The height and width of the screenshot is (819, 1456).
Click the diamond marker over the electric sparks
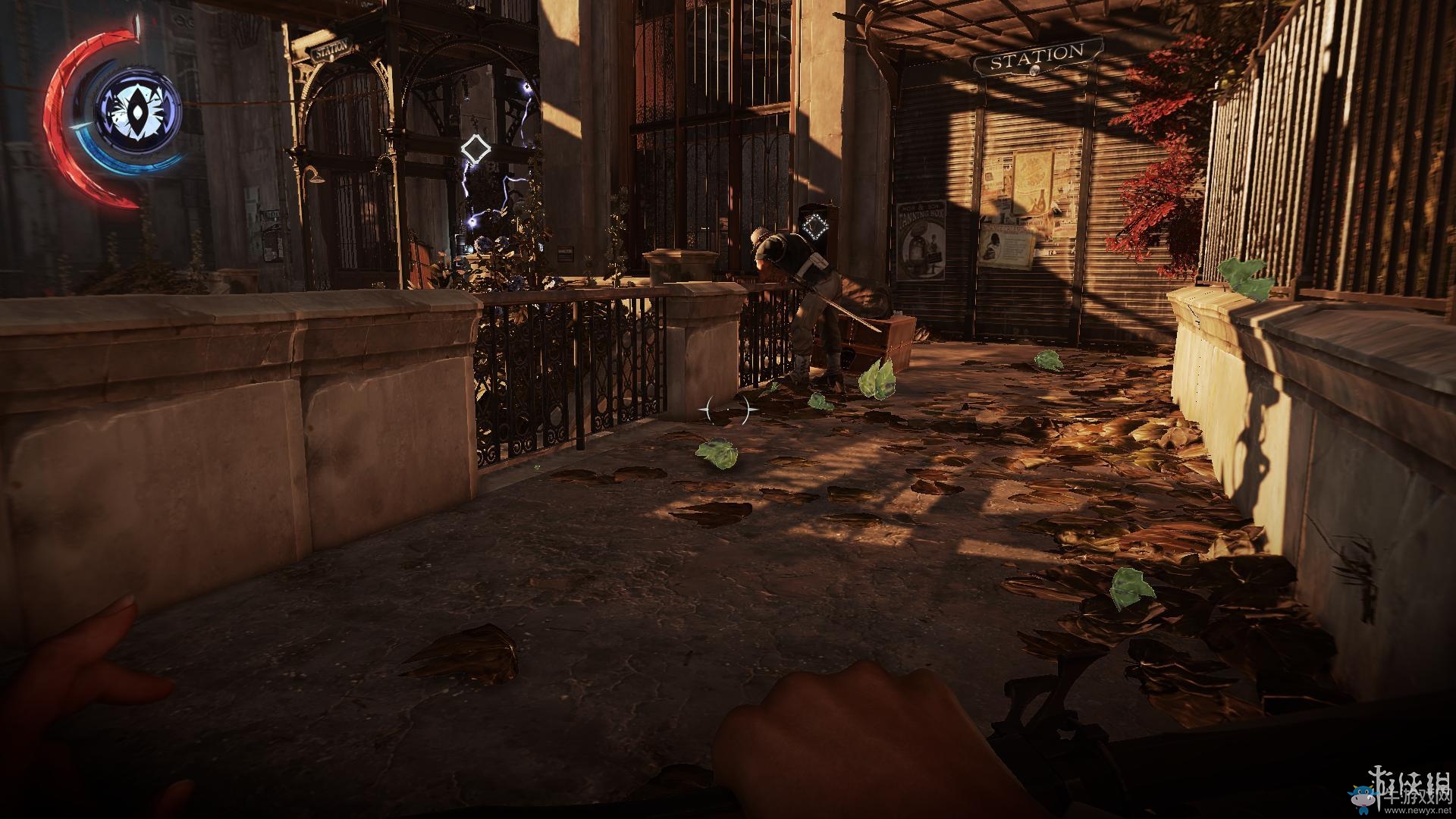[x=475, y=149]
